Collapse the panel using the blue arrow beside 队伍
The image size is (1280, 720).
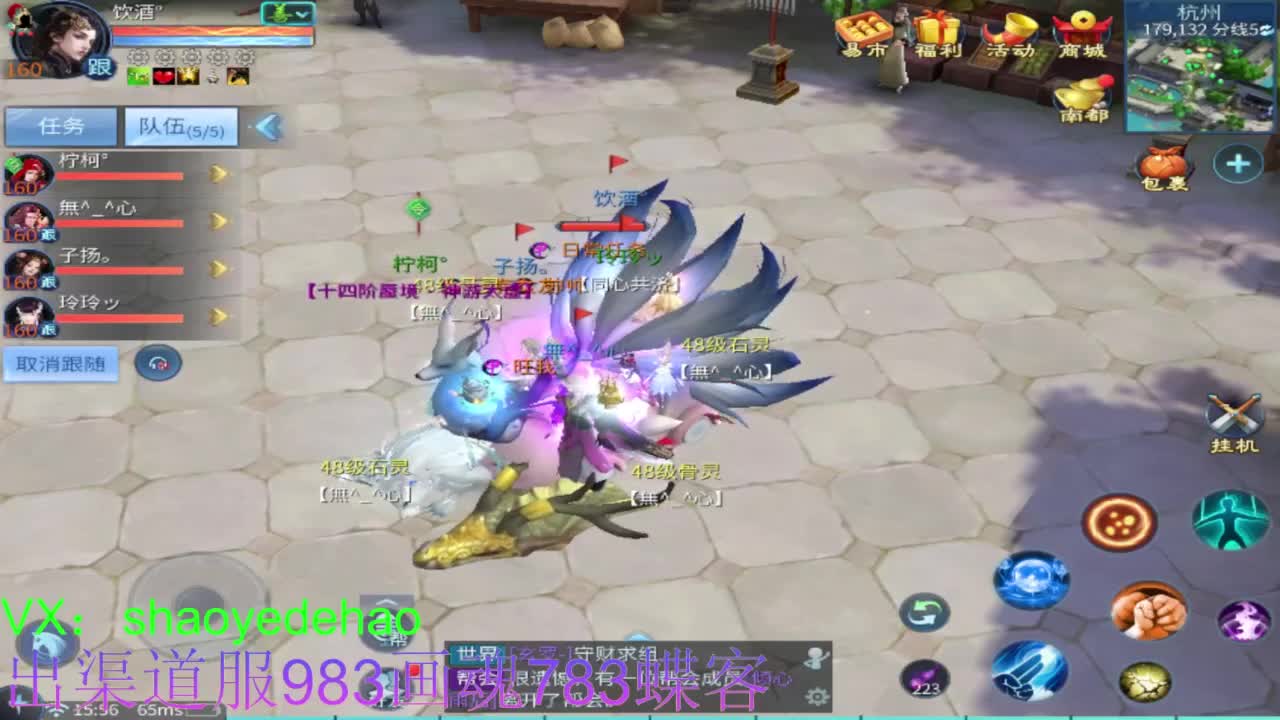pos(265,126)
